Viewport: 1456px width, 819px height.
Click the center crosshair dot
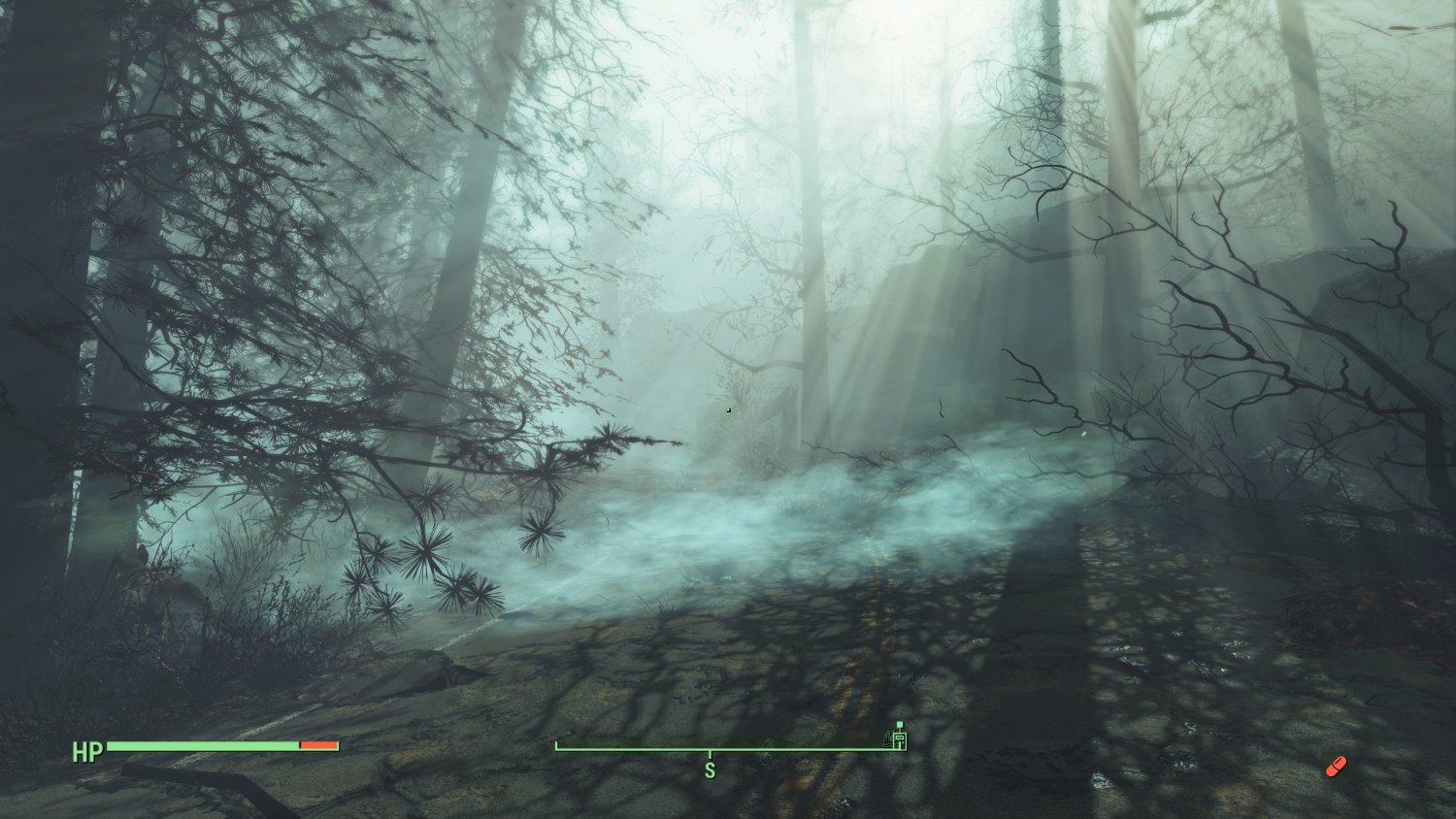pyautogui.click(x=728, y=409)
